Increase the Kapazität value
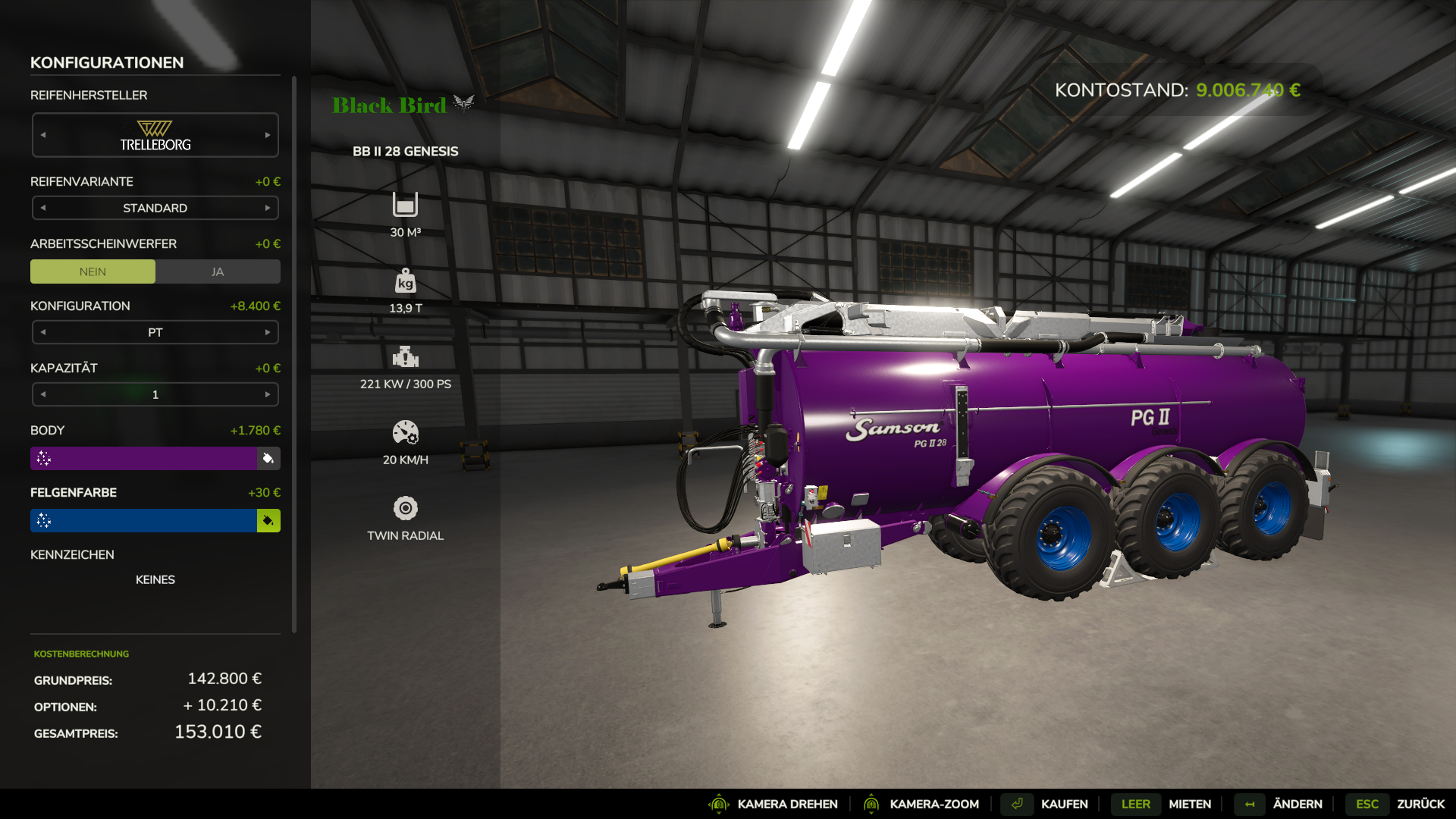This screenshot has width=1456, height=819. (268, 394)
